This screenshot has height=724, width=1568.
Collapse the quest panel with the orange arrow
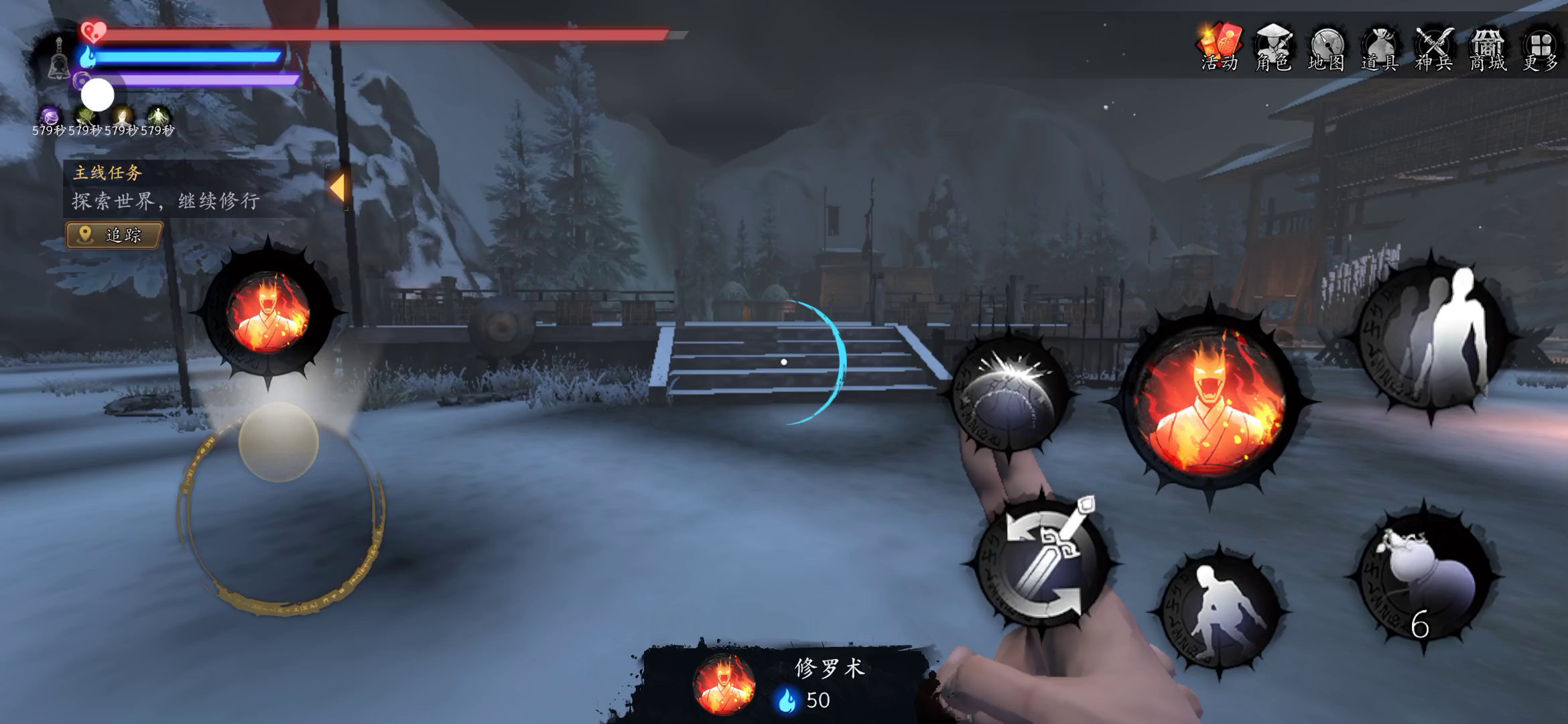(337, 187)
